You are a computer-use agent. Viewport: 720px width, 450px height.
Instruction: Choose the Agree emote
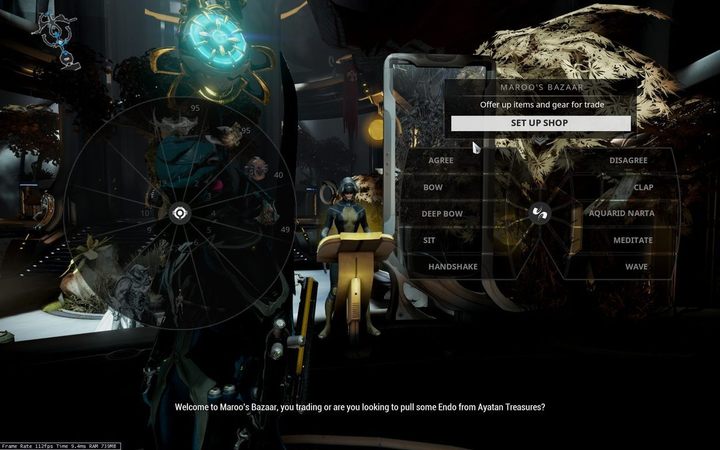440,160
